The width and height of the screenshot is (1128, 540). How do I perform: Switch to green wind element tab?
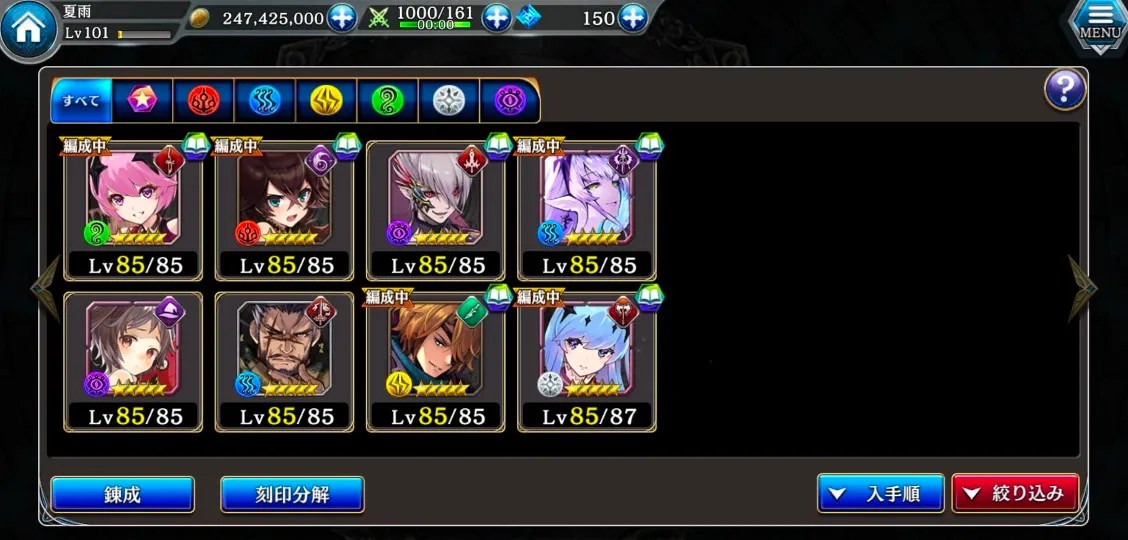387,100
